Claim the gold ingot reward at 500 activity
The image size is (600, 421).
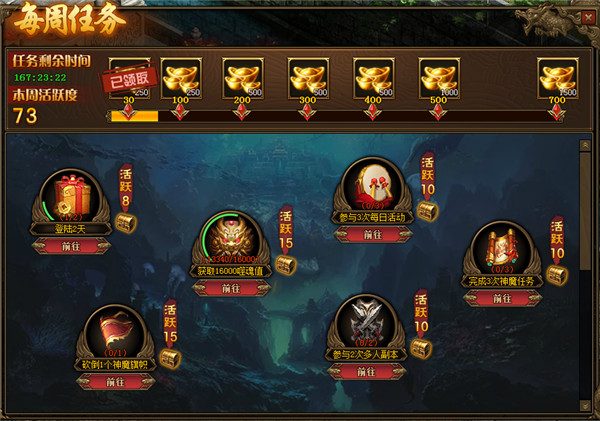[438, 78]
